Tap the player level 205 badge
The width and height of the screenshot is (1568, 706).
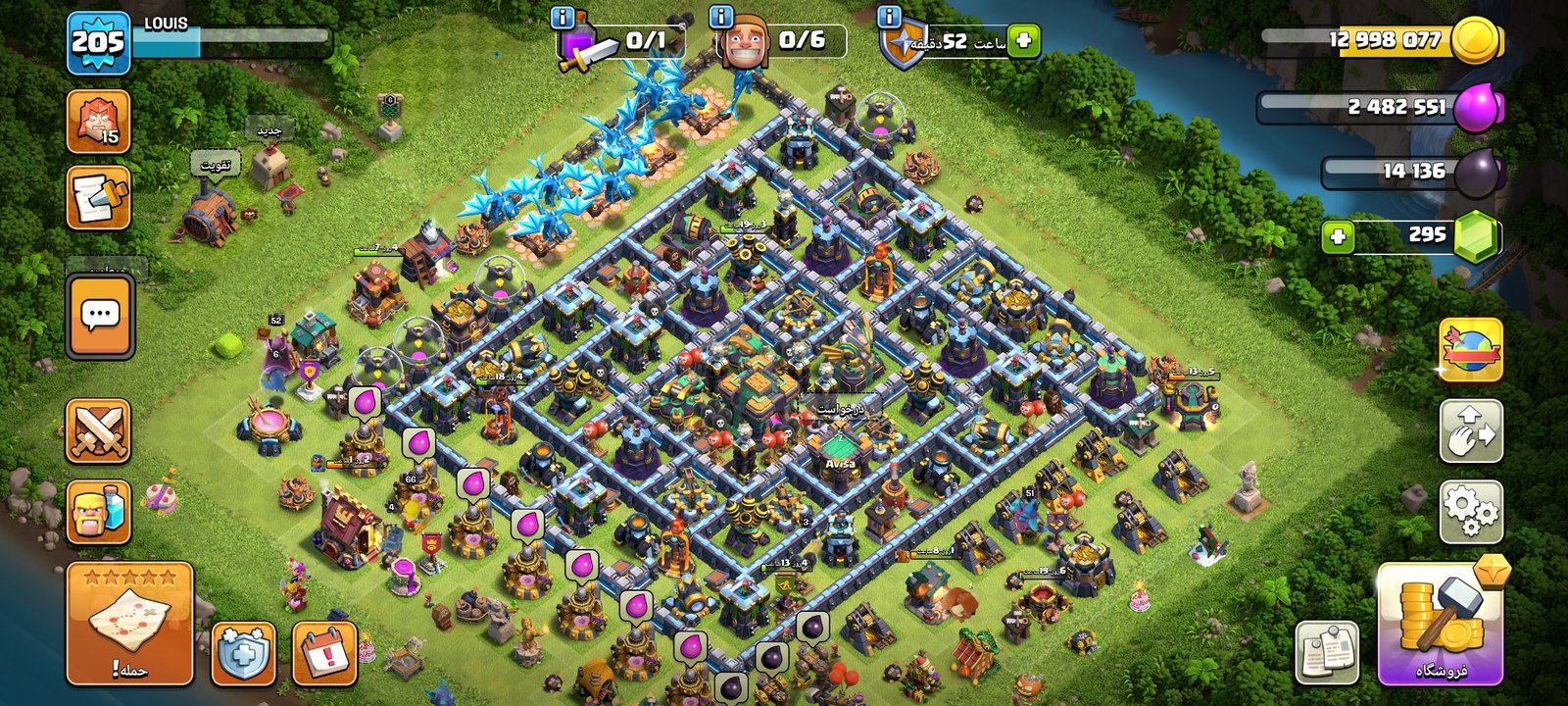coord(98,43)
